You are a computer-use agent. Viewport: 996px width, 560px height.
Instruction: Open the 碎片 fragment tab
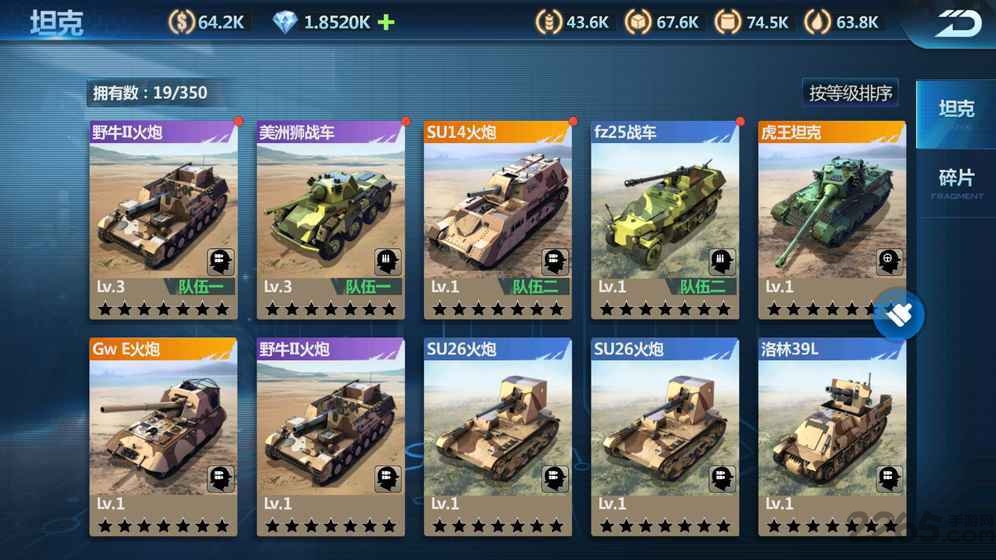[x=956, y=180]
